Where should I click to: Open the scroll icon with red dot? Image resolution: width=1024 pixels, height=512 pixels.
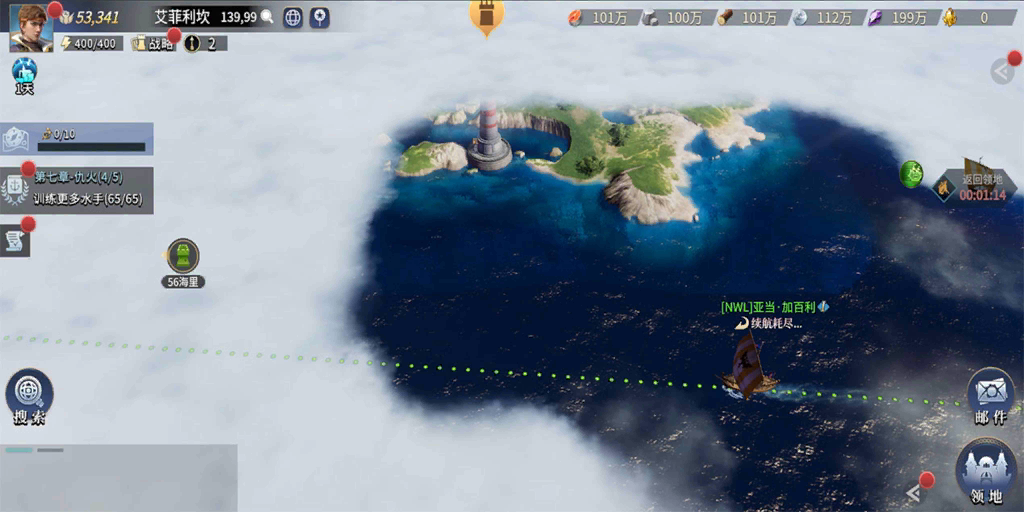pos(15,240)
